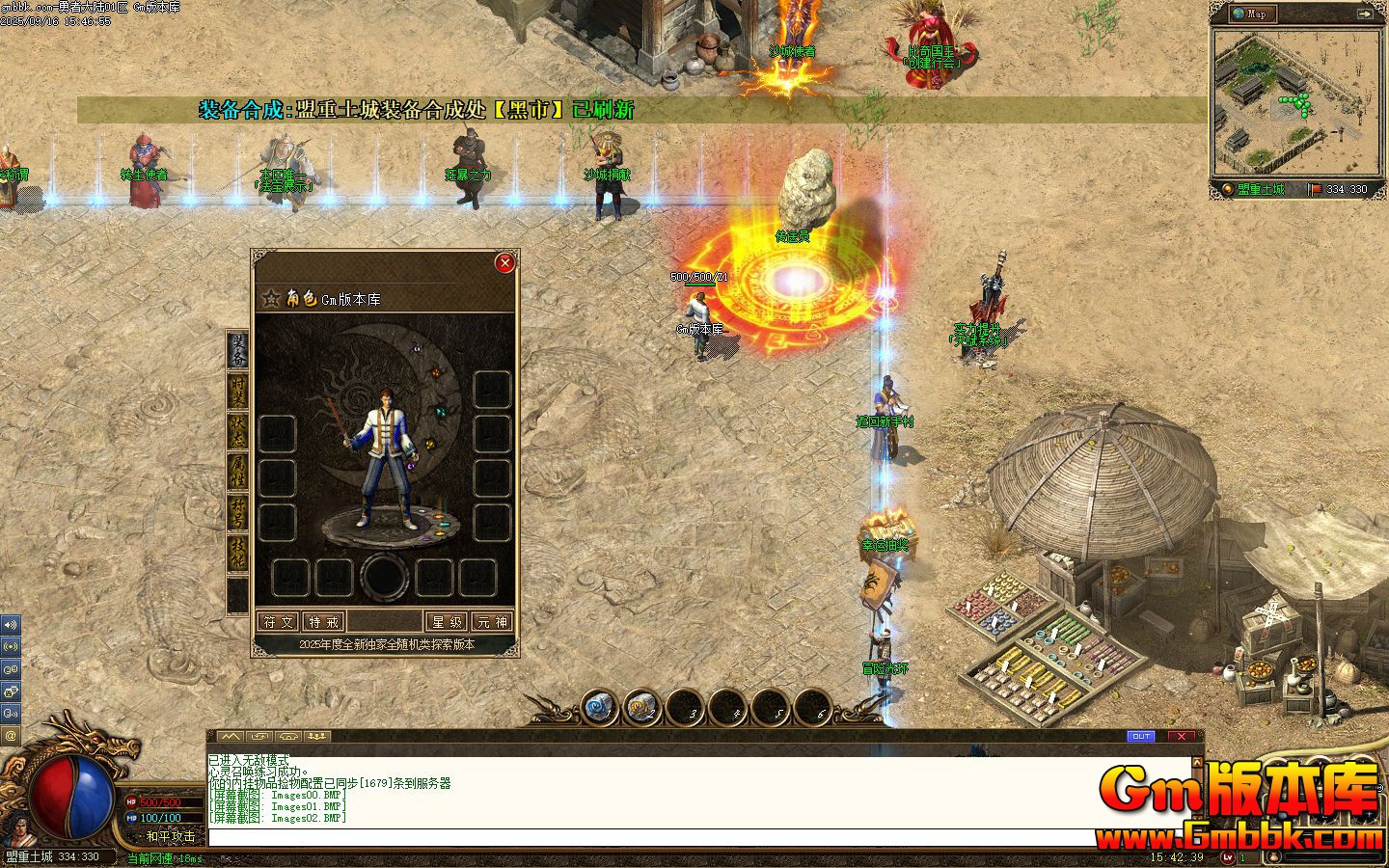The image size is (1389, 868).
Task: Choose the 元神 spirit button
Action: coord(492,622)
